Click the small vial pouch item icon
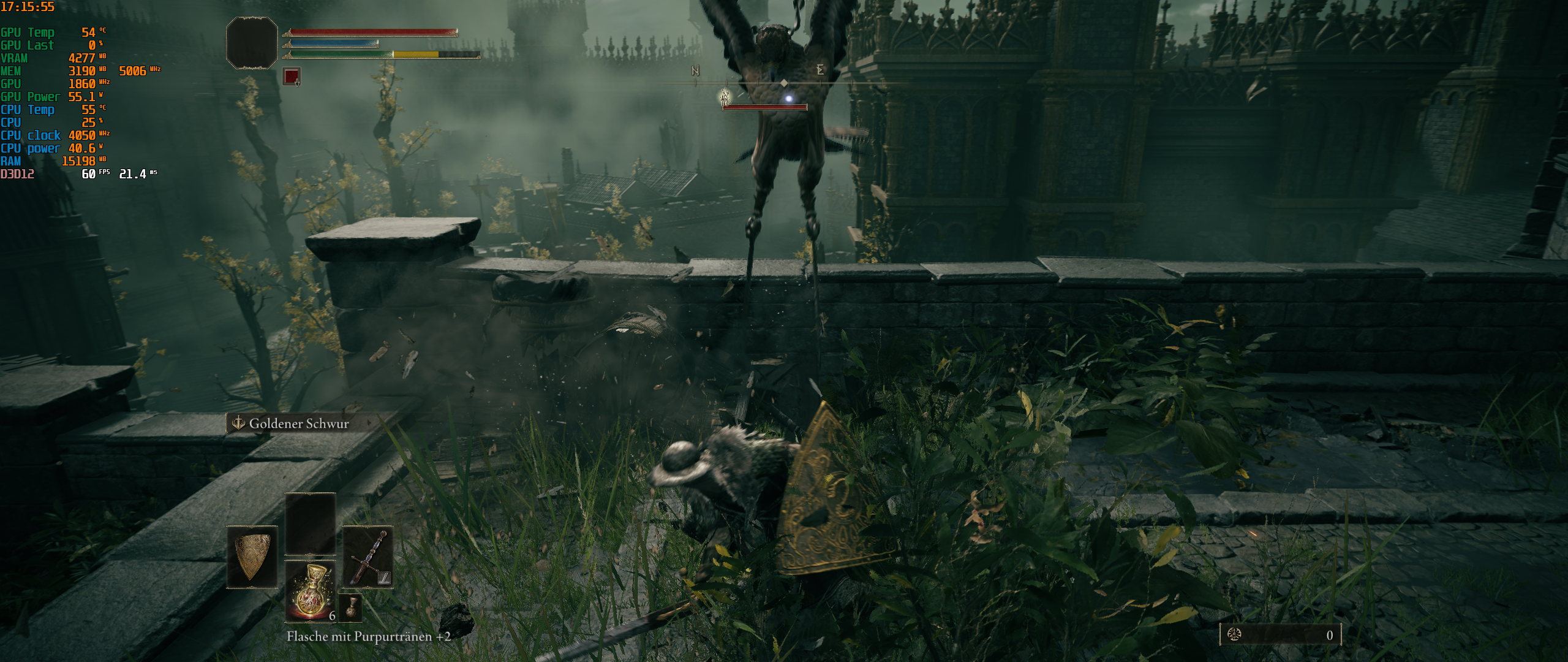The height and width of the screenshot is (662, 1568). pos(352,607)
